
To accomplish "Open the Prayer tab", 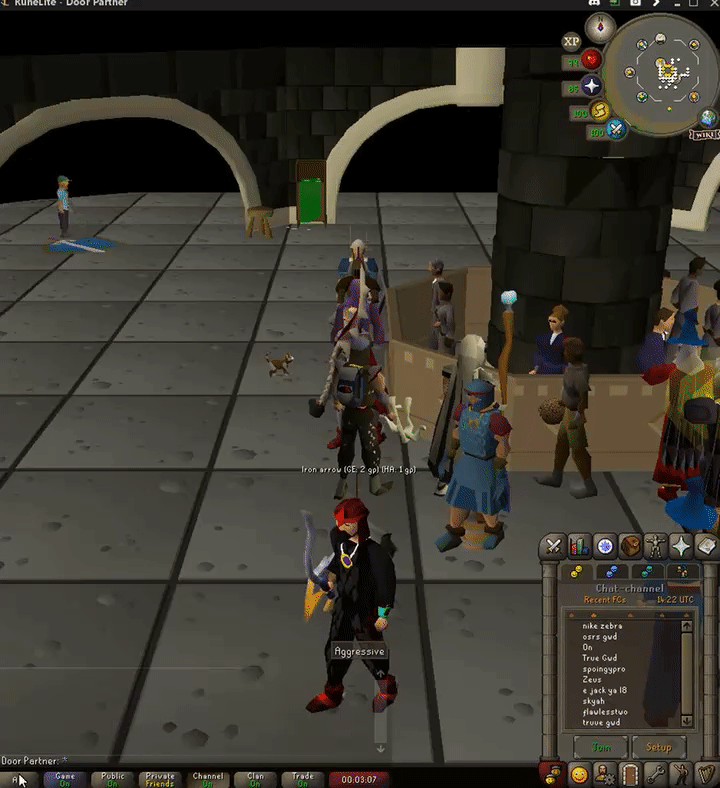I will coord(681,547).
